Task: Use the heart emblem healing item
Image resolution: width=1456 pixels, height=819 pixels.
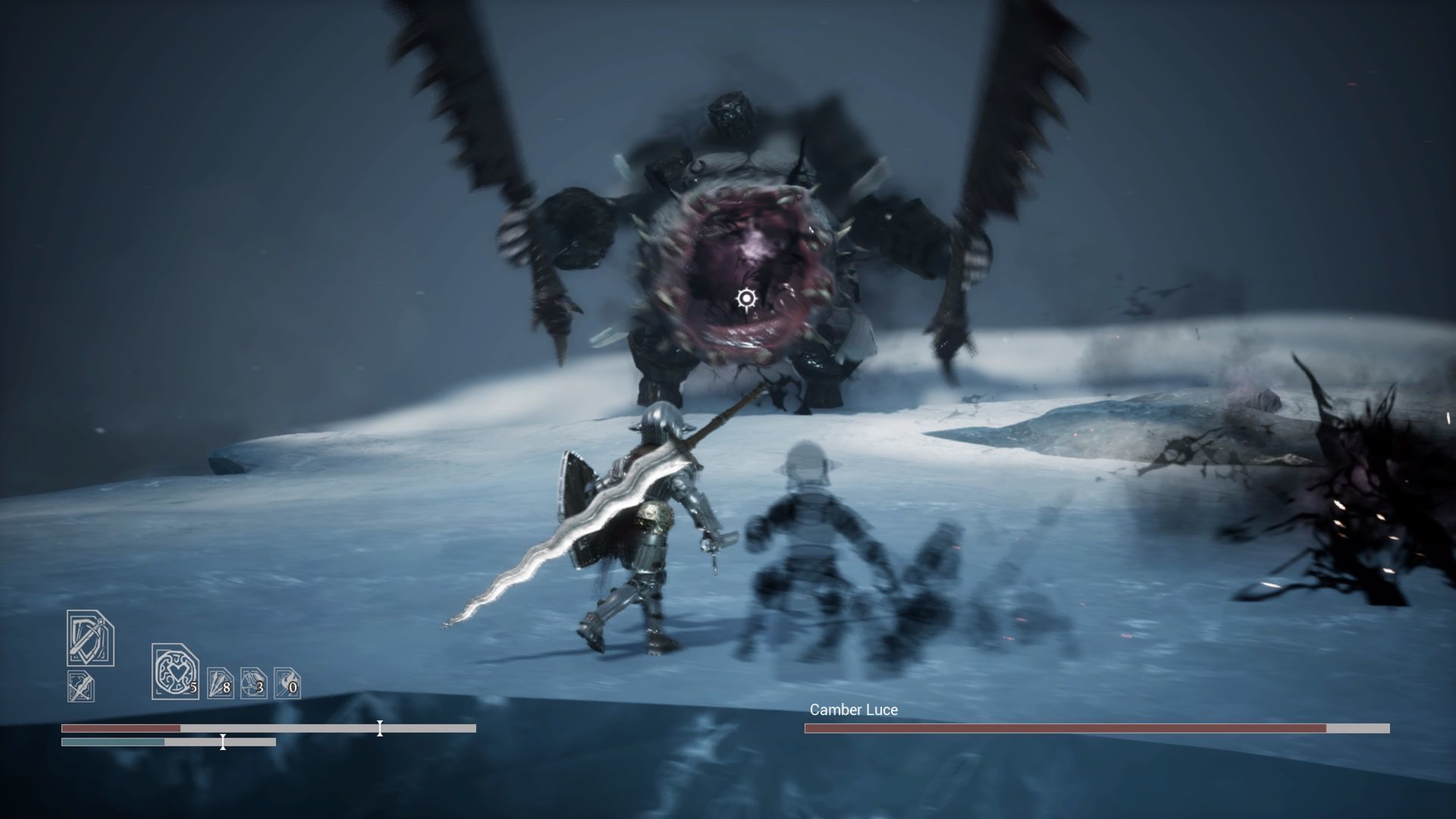Action: tap(174, 671)
